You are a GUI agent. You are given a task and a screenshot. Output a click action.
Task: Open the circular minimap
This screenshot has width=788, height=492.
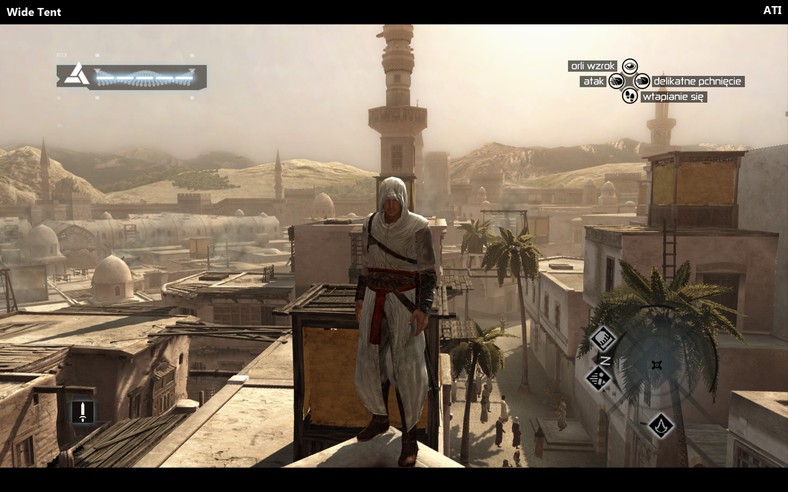(656, 366)
